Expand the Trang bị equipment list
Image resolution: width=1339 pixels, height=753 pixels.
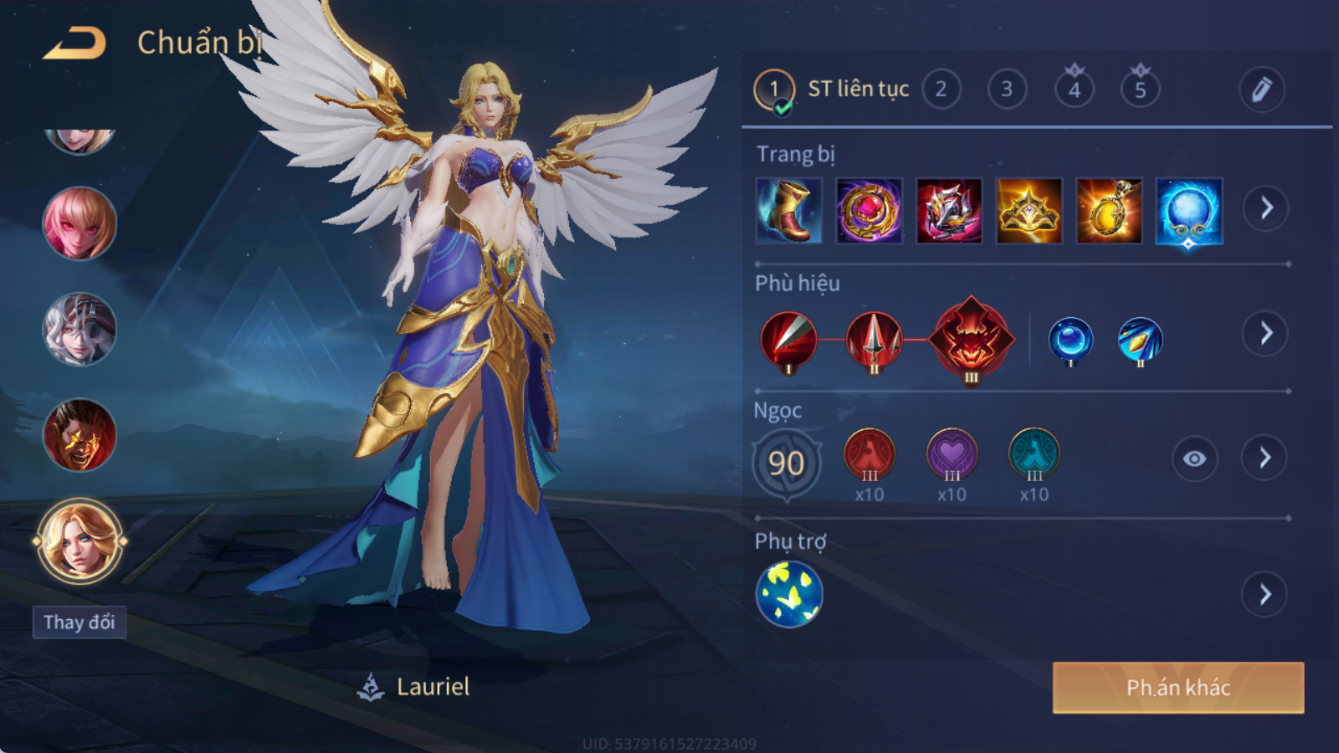pos(1265,208)
